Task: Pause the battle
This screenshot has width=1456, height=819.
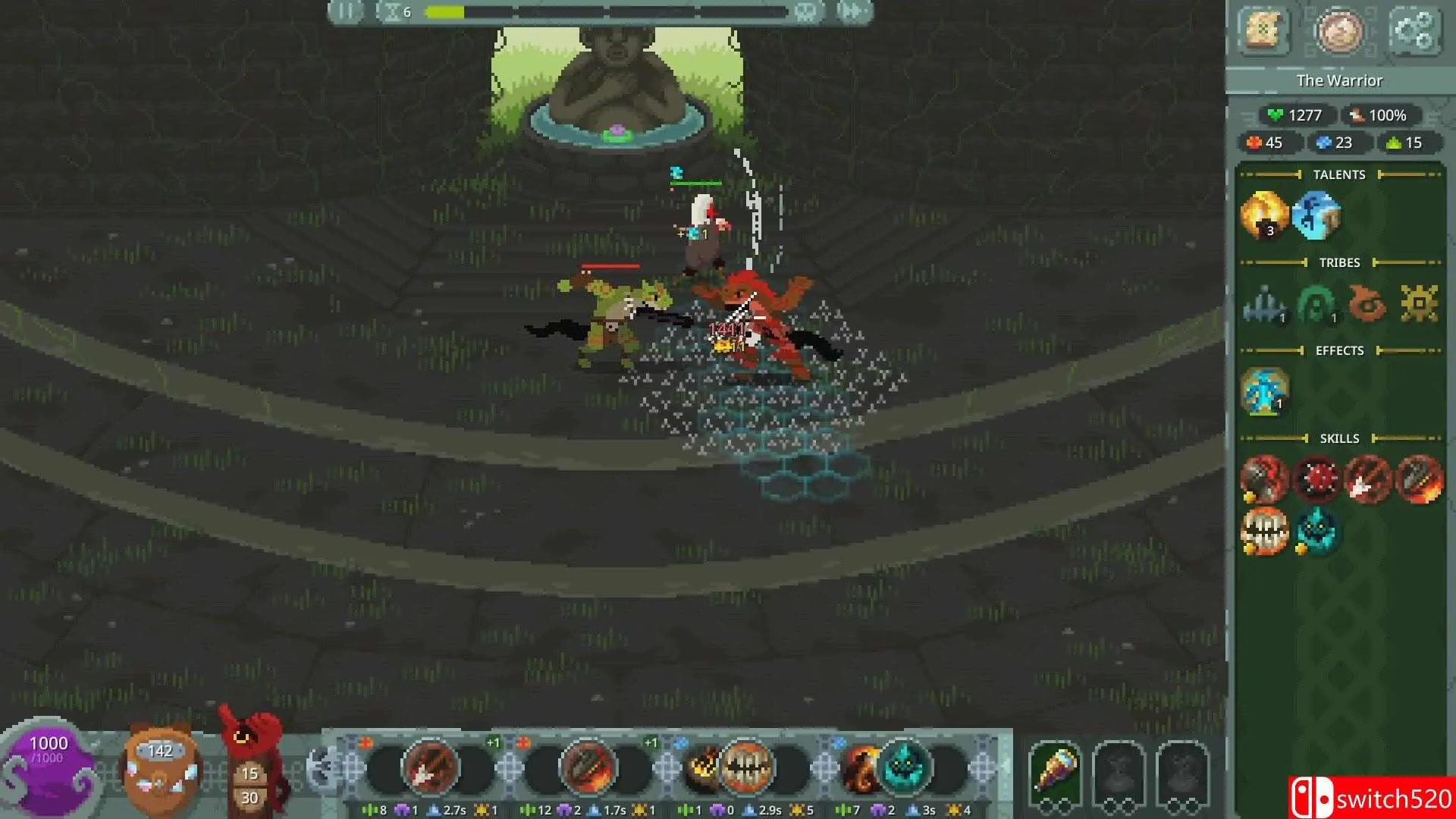Action: point(346,12)
